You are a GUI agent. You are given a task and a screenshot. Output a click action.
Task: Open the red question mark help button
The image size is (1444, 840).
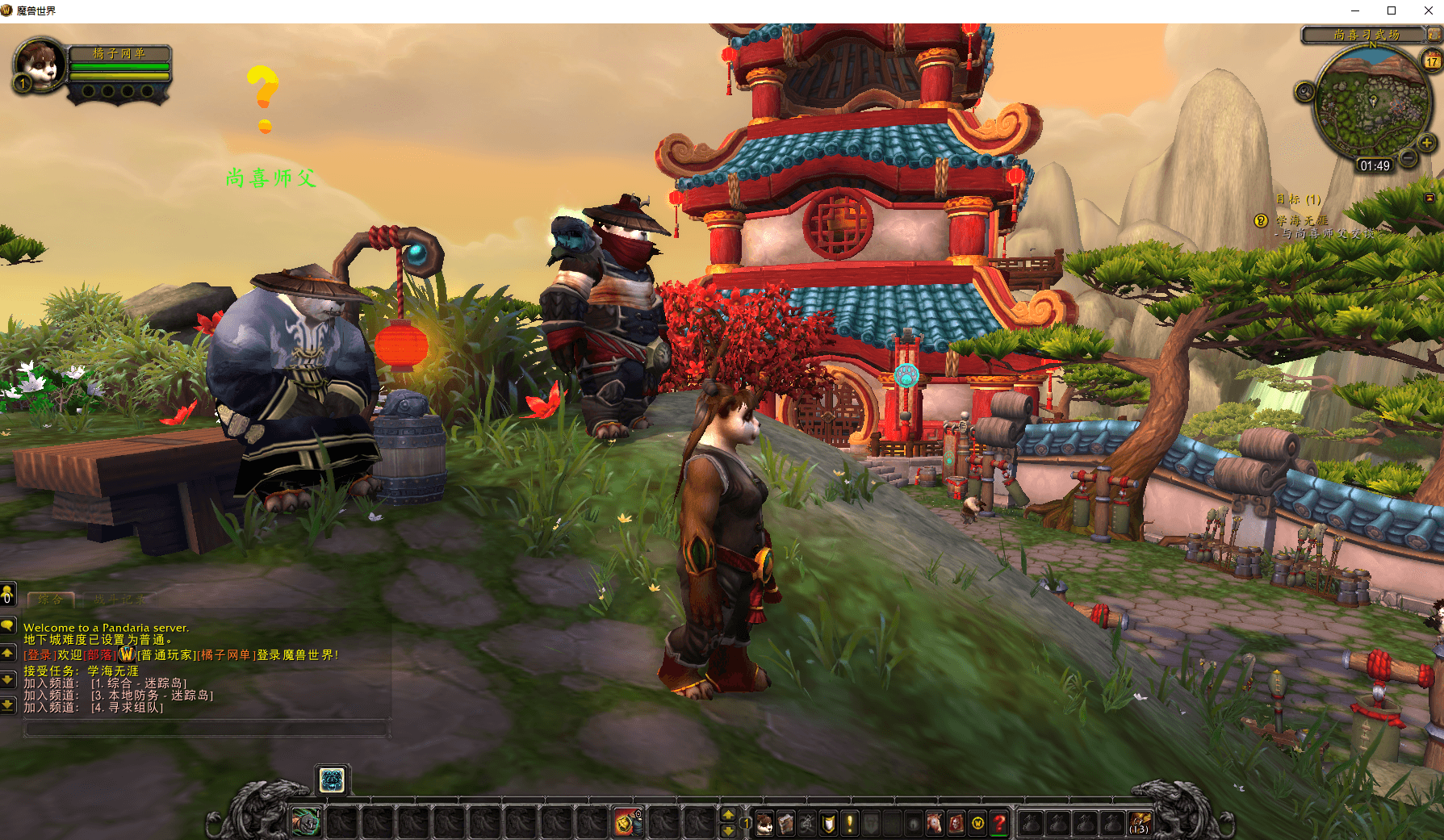(999, 823)
